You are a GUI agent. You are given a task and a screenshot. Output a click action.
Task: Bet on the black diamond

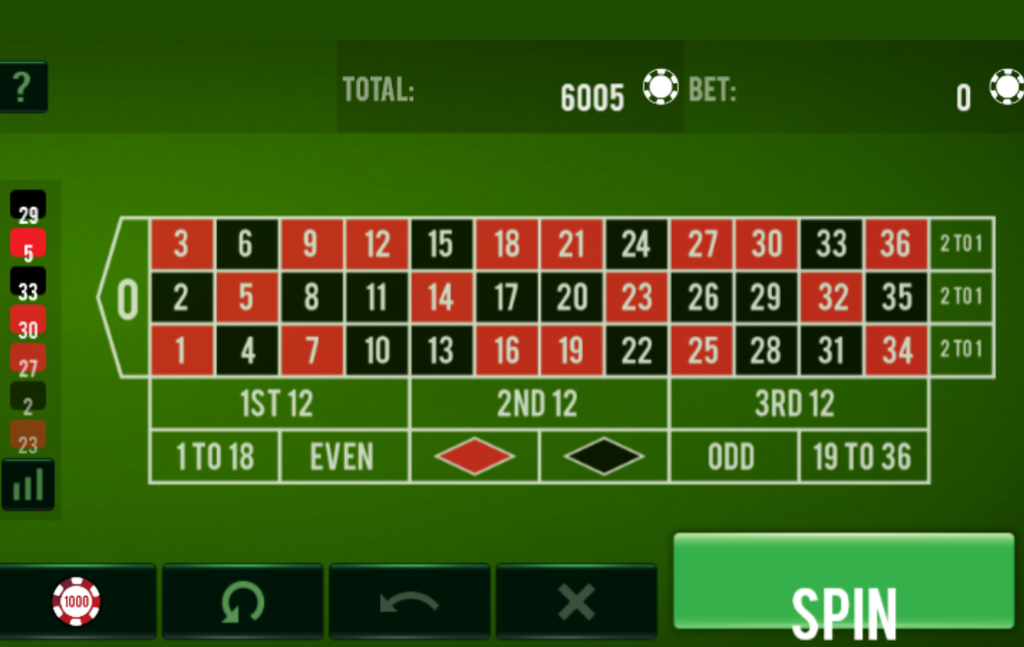coord(604,457)
